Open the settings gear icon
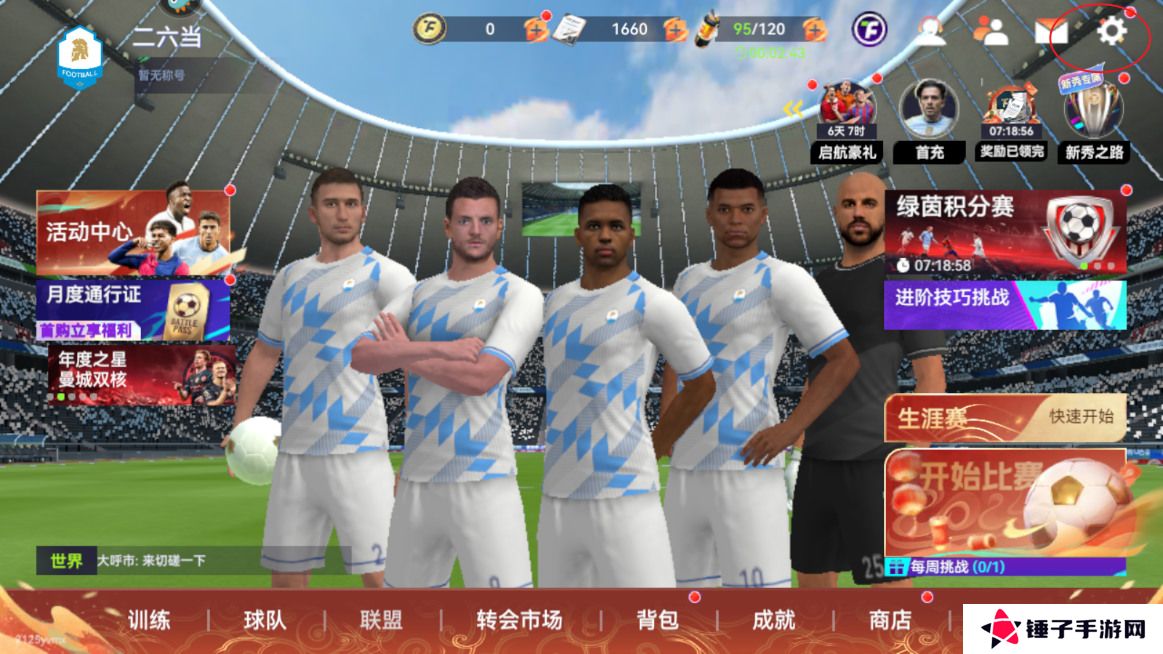Viewport: 1163px width, 654px height. 1112,31
